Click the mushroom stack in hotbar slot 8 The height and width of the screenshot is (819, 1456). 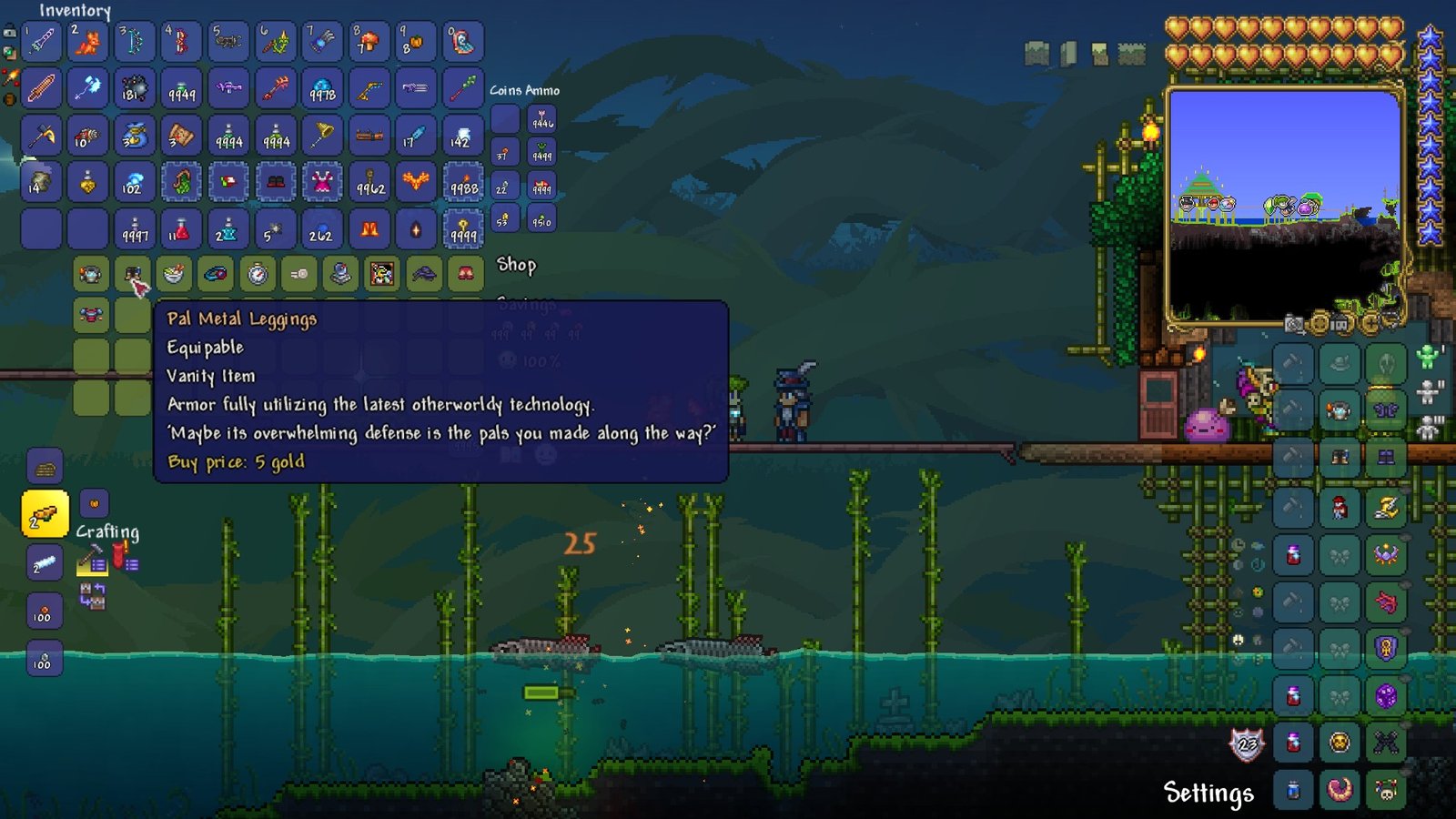coord(369,40)
